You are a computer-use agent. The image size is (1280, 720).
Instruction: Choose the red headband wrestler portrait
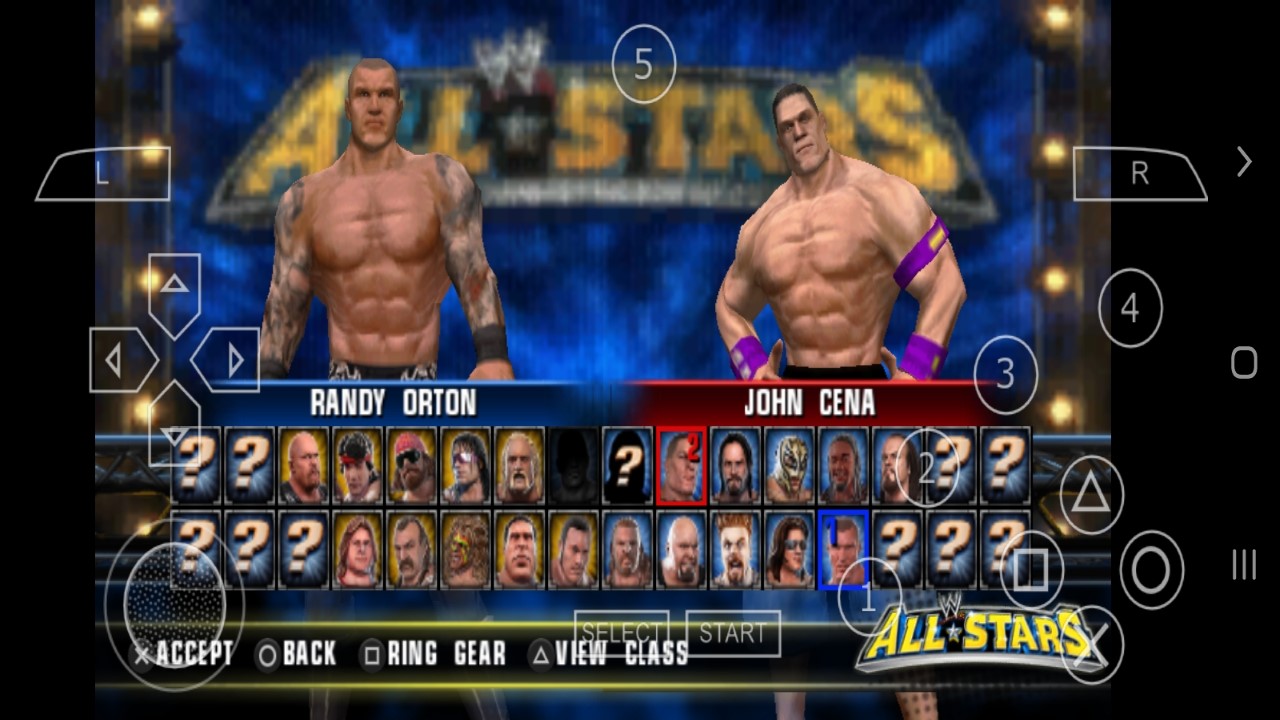pyautogui.click(x=358, y=466)
